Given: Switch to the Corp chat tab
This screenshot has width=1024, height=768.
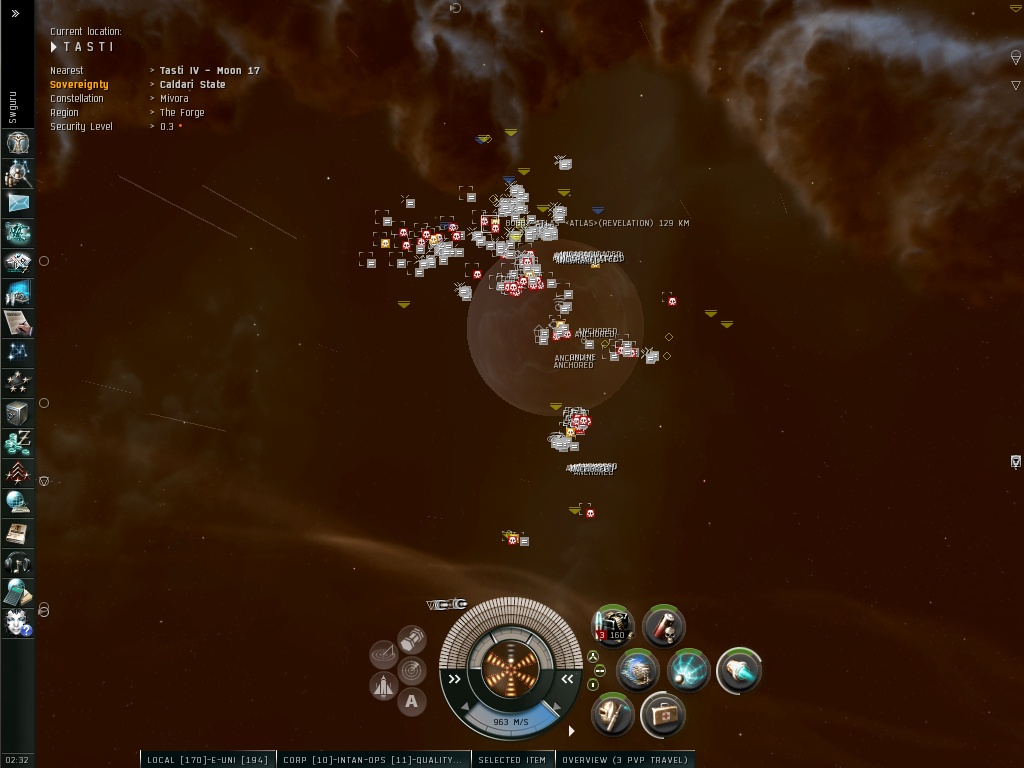Looking at the screenshot, I should pyautogui.click(x=373, y=760).
